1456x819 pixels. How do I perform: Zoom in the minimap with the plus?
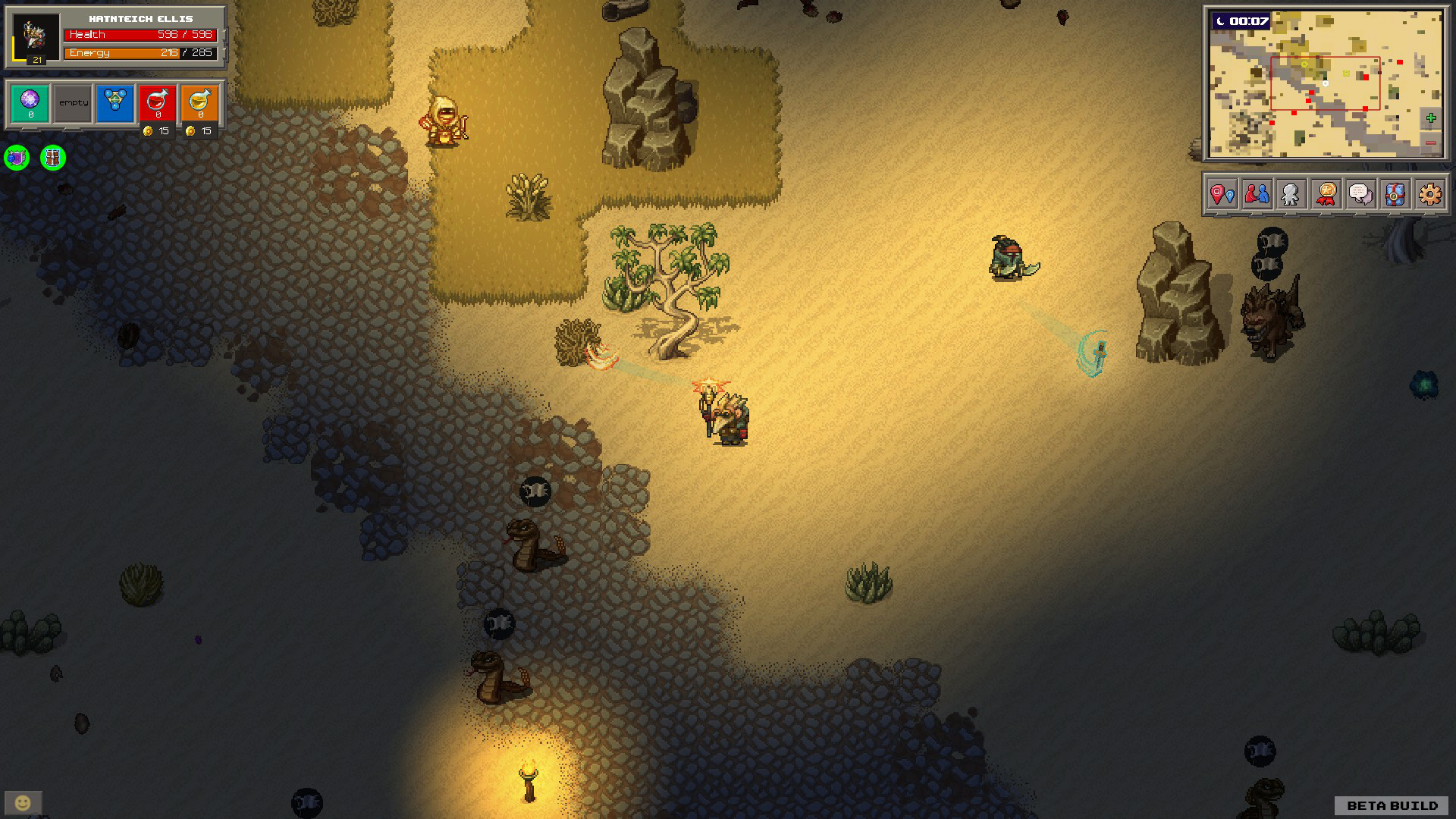coord(1430,118)
